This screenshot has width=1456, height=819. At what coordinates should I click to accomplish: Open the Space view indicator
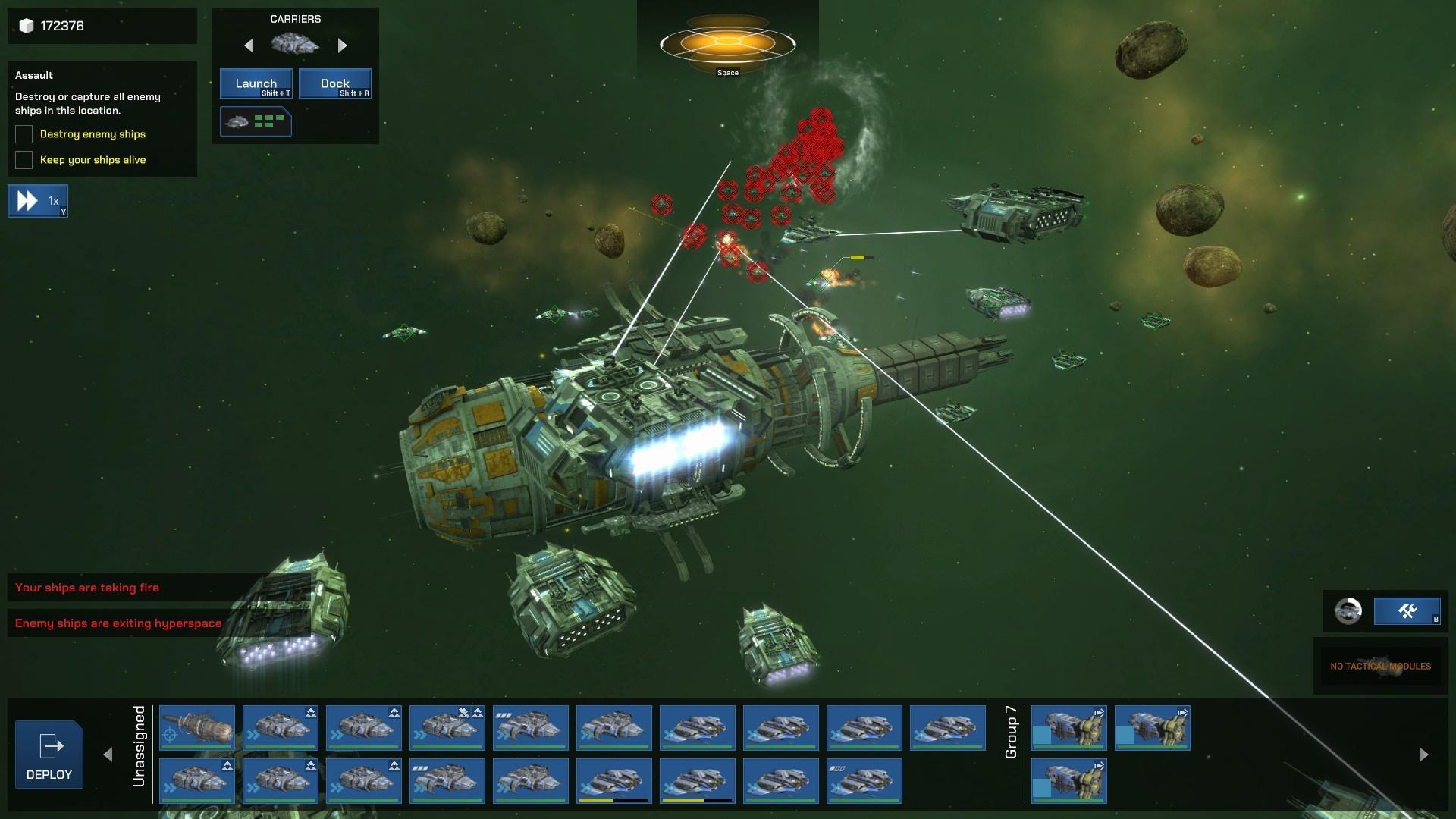coord(727,45)
